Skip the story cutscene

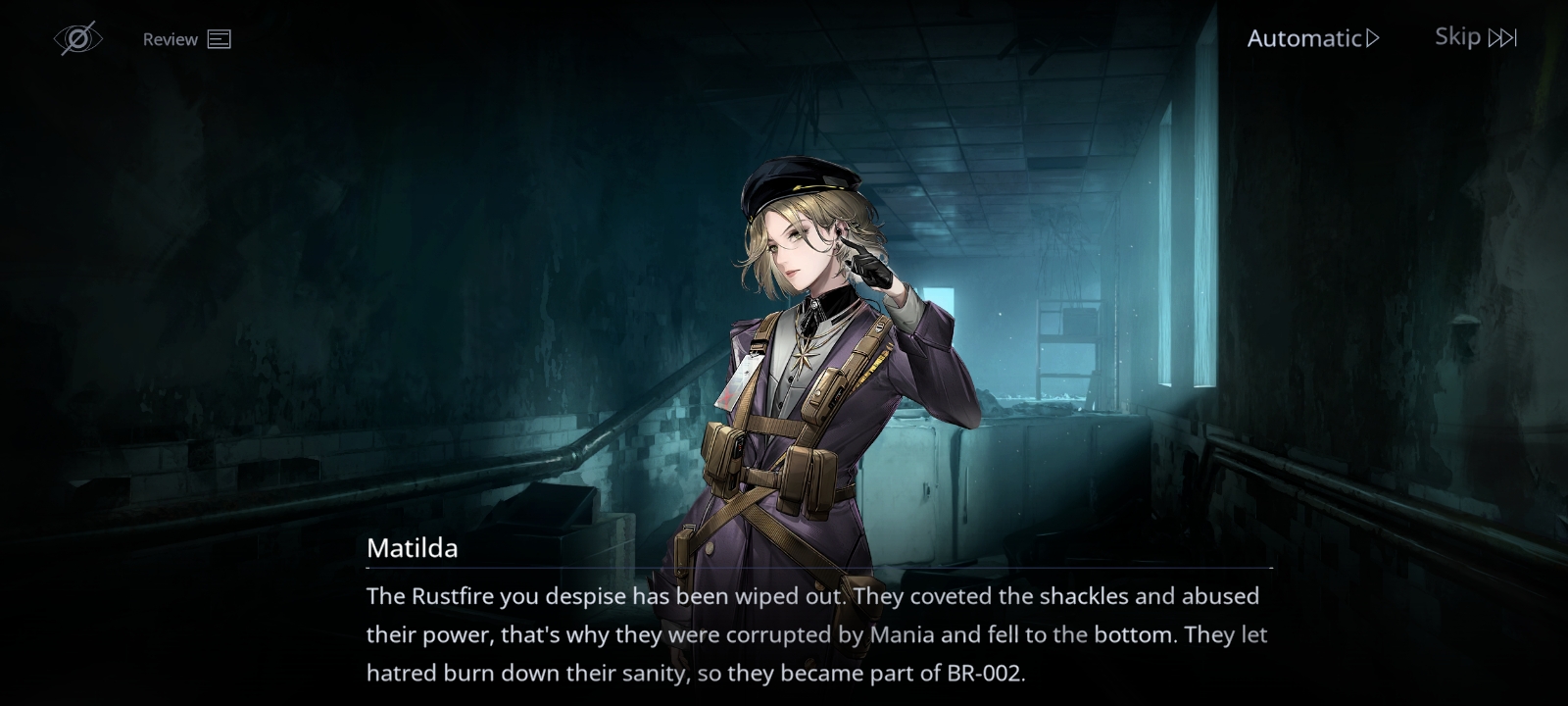tap(1475, 37)
